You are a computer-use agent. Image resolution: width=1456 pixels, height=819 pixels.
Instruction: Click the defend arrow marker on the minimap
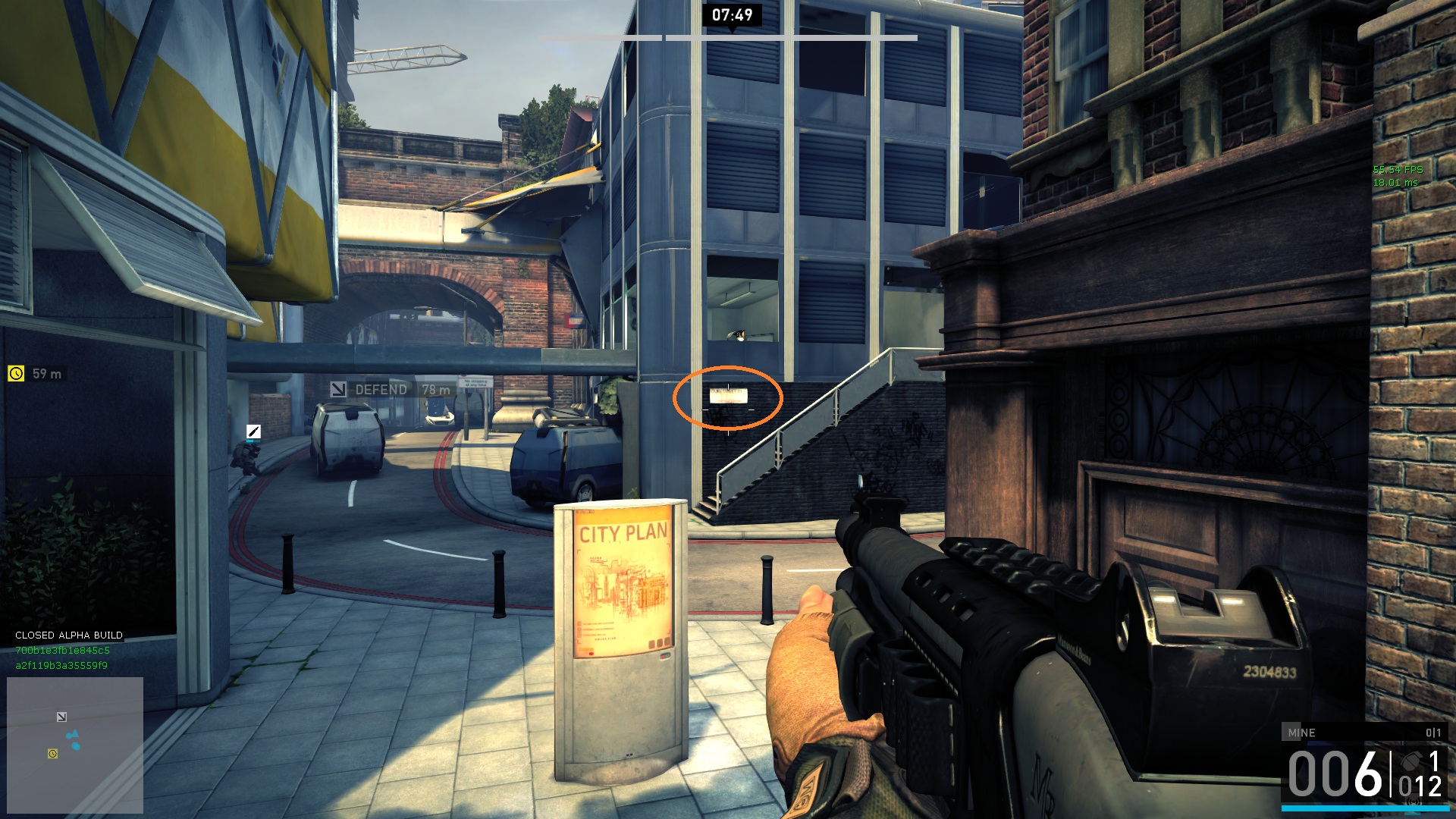[x=61, y=717]
